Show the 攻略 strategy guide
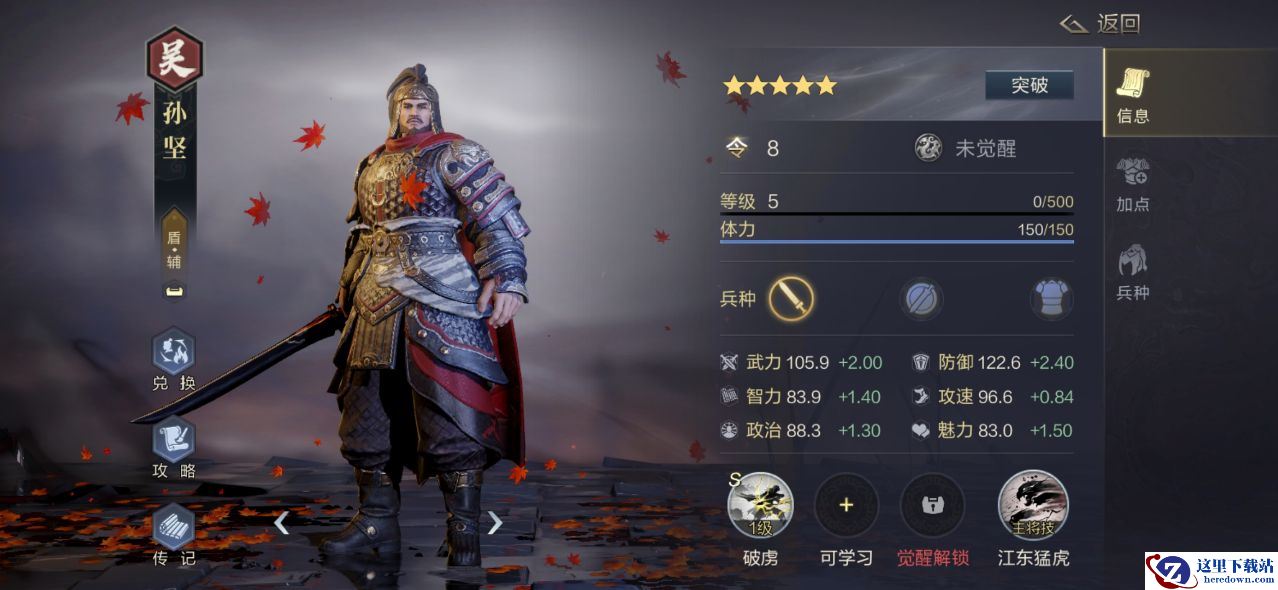1278x590 pixels. tap(174, 447)
